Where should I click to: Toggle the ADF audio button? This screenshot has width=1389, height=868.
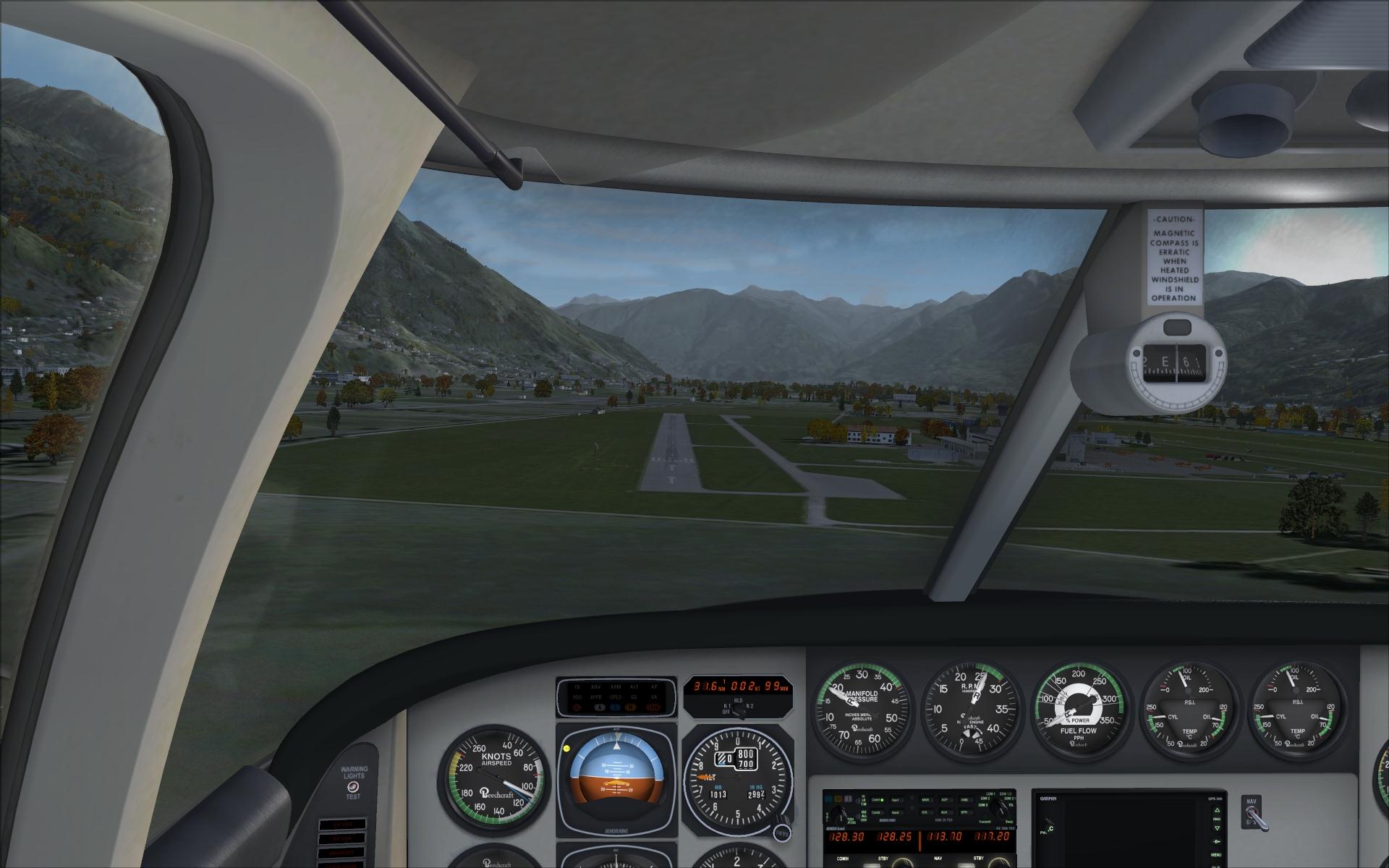tap(945, 800)
